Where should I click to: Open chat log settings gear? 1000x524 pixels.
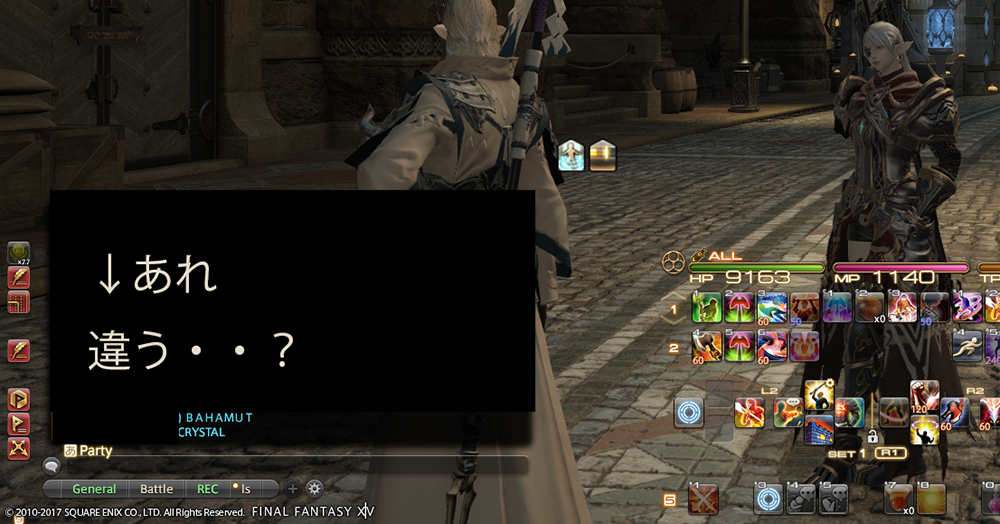[314, 489]
